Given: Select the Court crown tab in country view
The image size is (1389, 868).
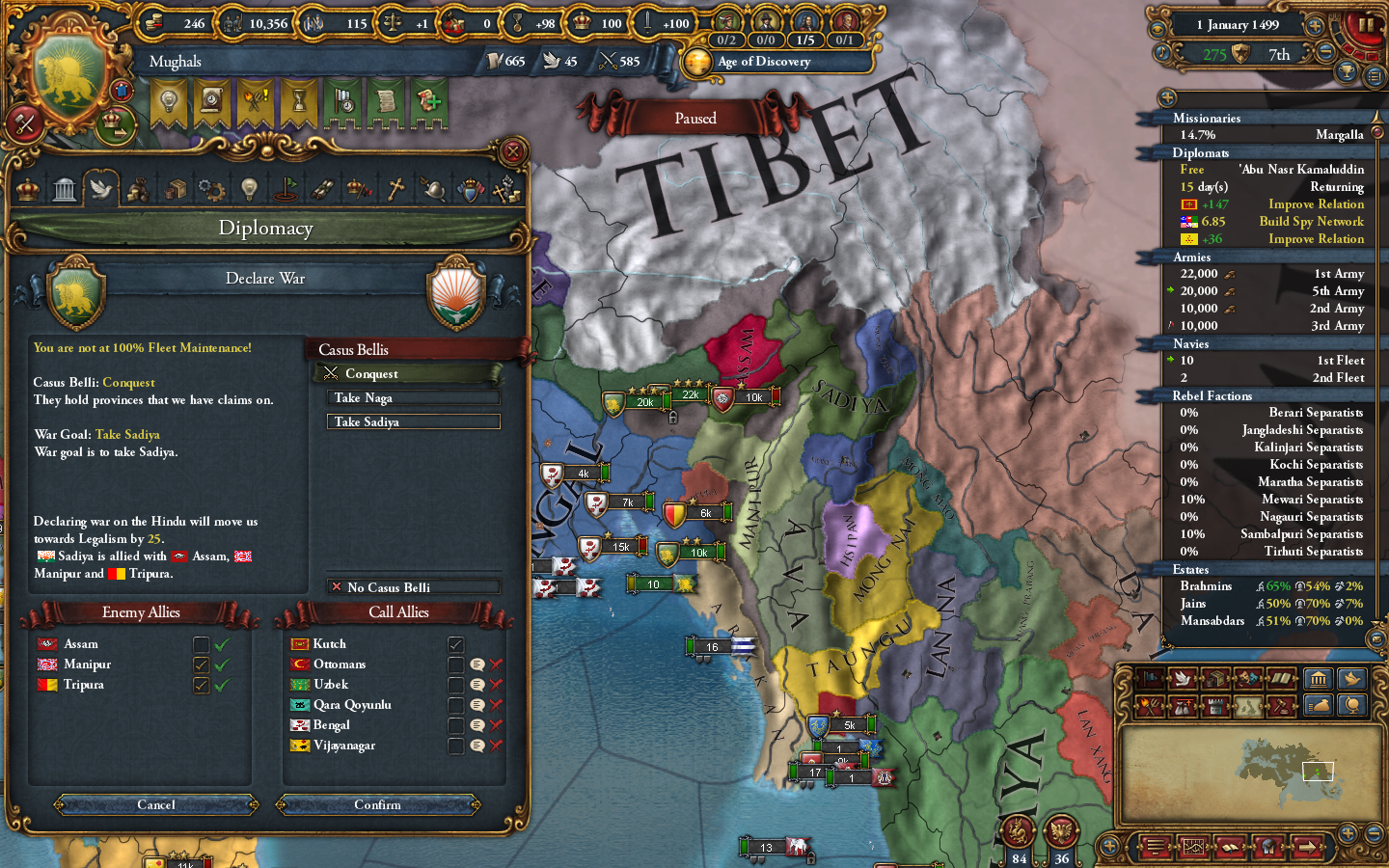Looking at the screenshot, I should tap(25, 188).
